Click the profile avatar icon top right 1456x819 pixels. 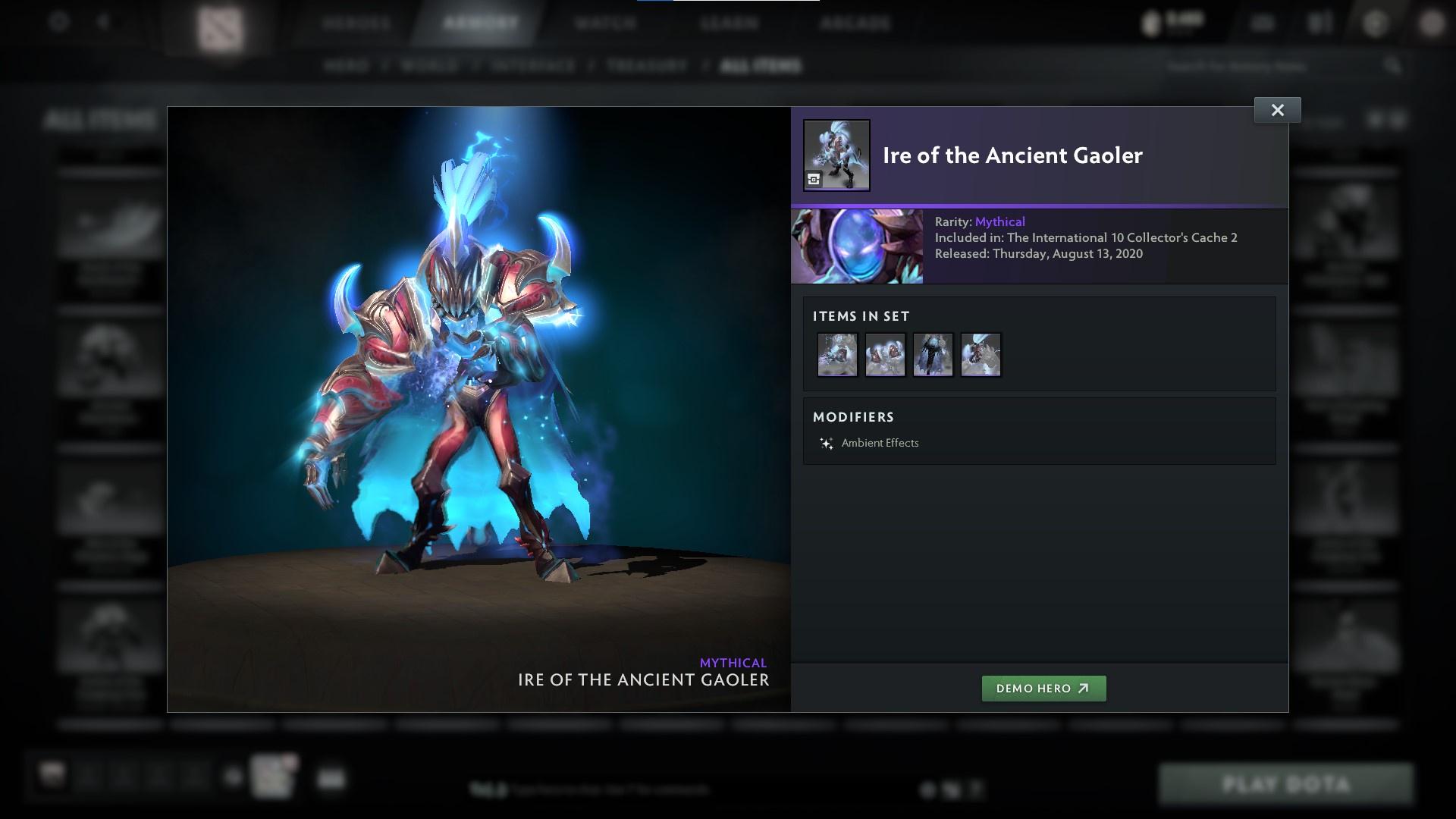(1432, 23)
